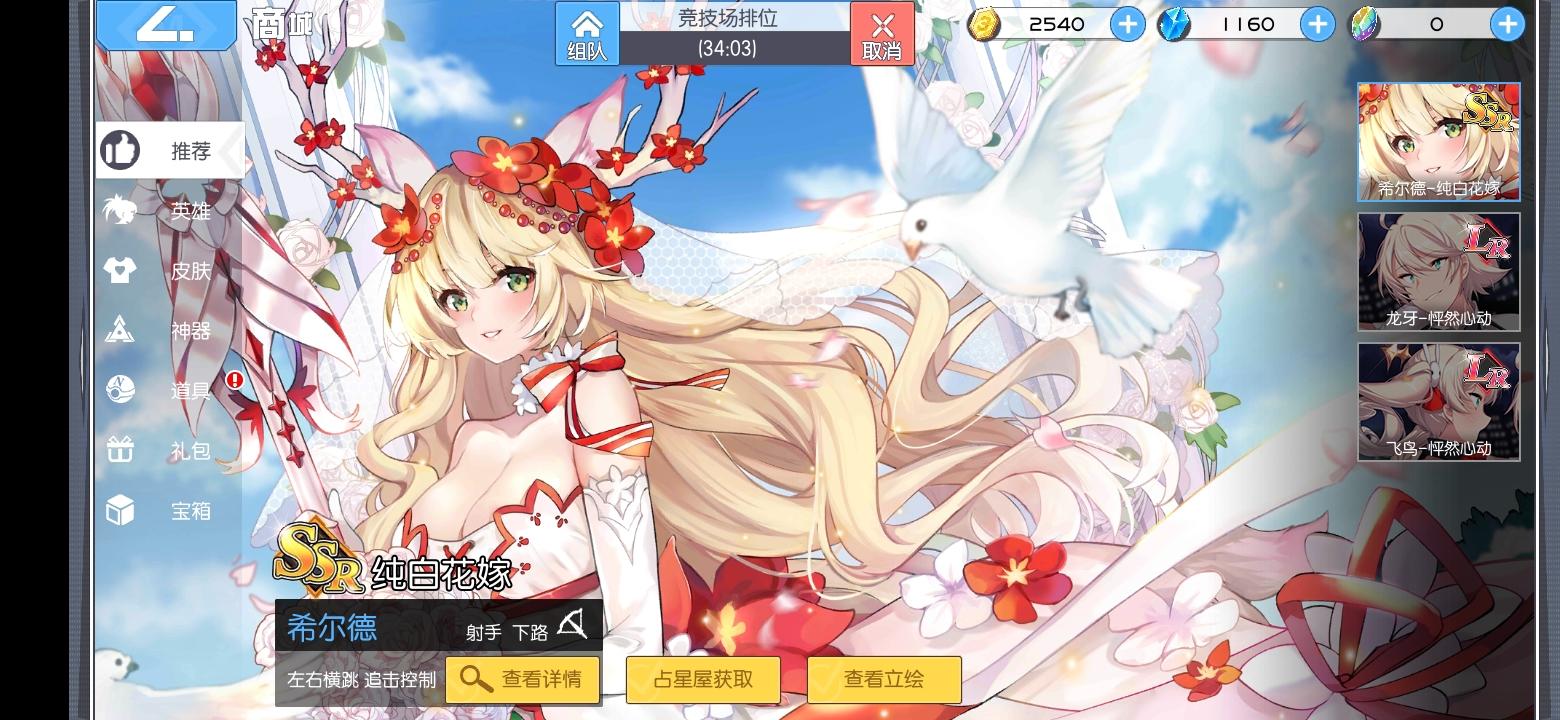
Task: Tap the rainbow currency plus control
Action: pyautogui.click(x=1506, y=24)
